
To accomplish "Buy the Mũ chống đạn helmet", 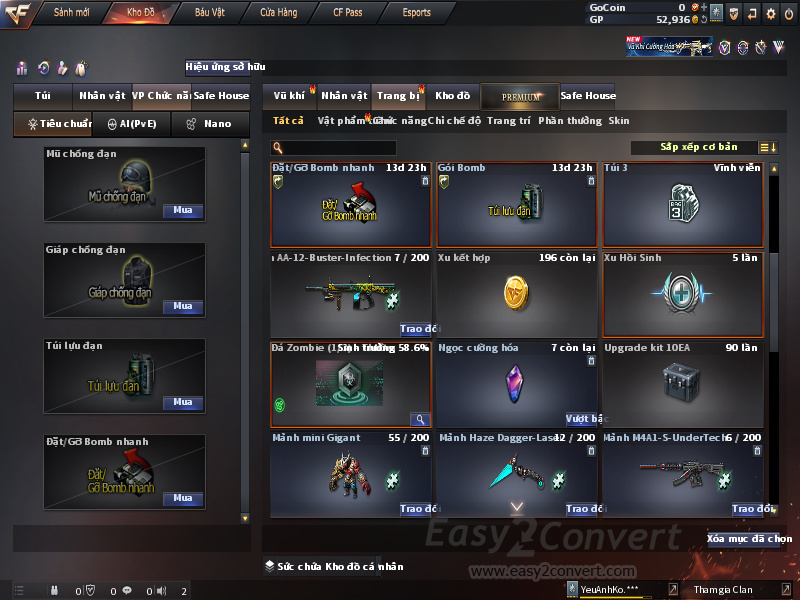I will point(182,211).
